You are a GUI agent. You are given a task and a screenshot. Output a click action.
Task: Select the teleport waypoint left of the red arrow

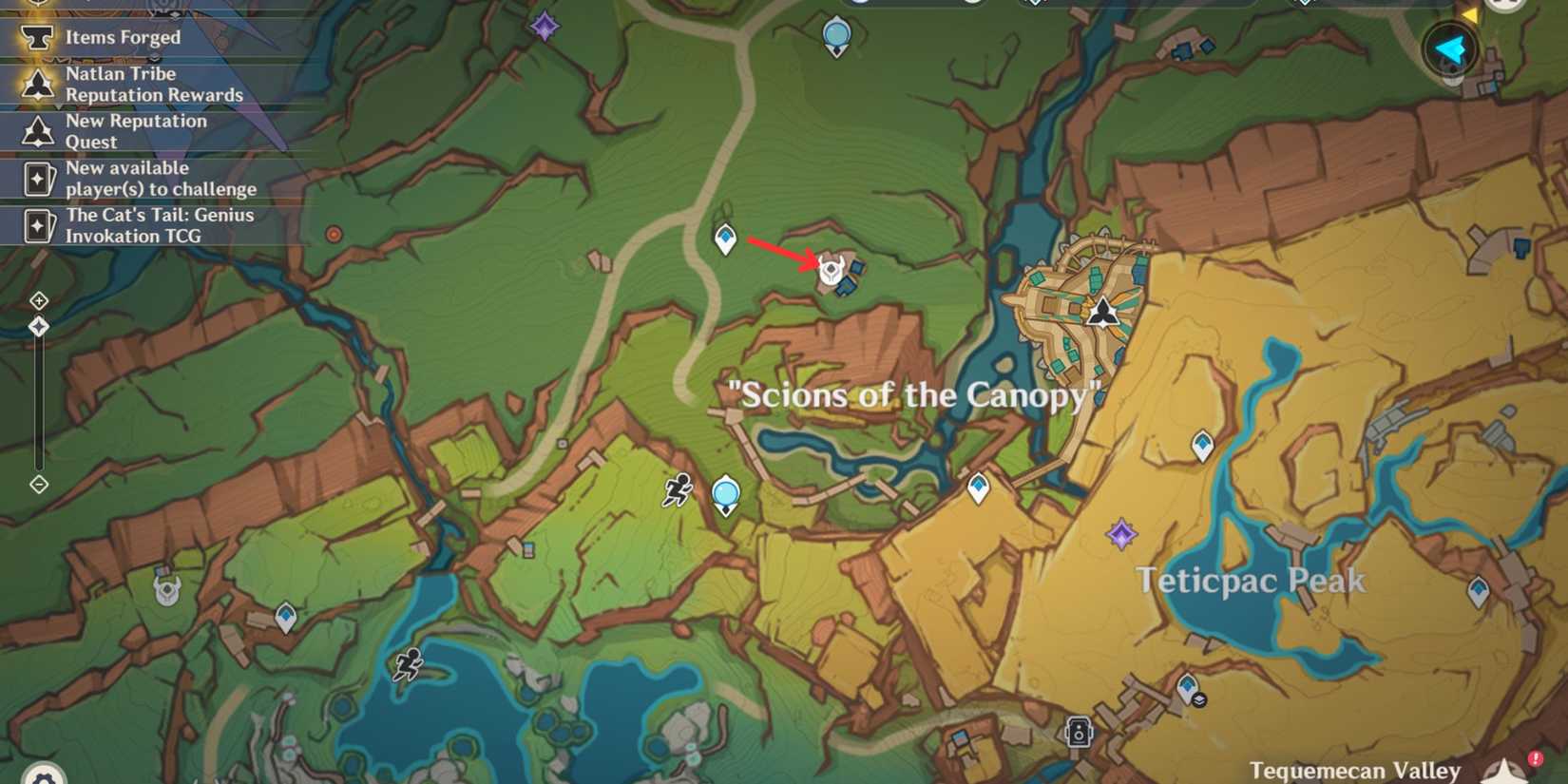725,239
